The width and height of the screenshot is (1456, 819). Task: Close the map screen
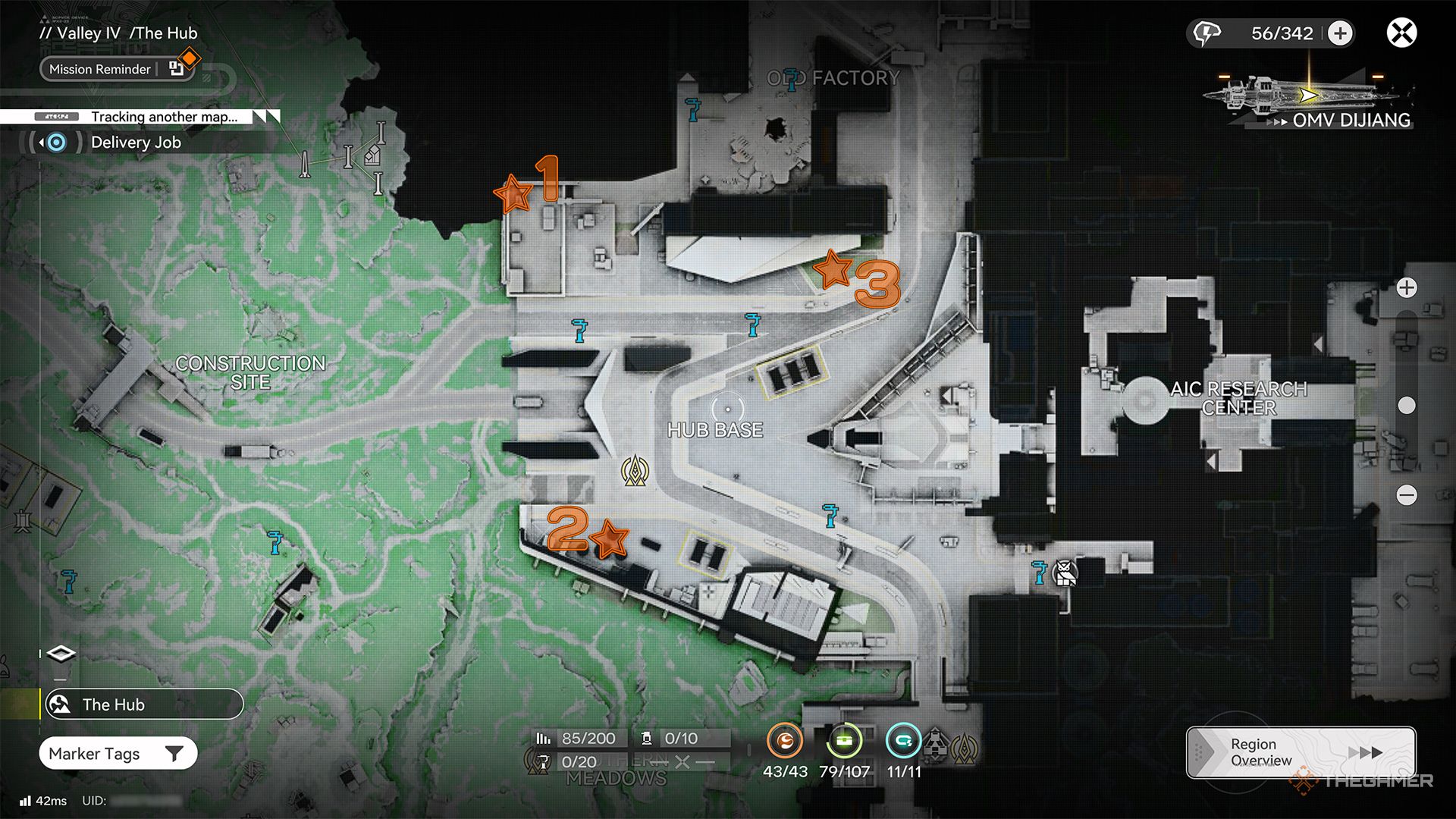[1401, 33]
